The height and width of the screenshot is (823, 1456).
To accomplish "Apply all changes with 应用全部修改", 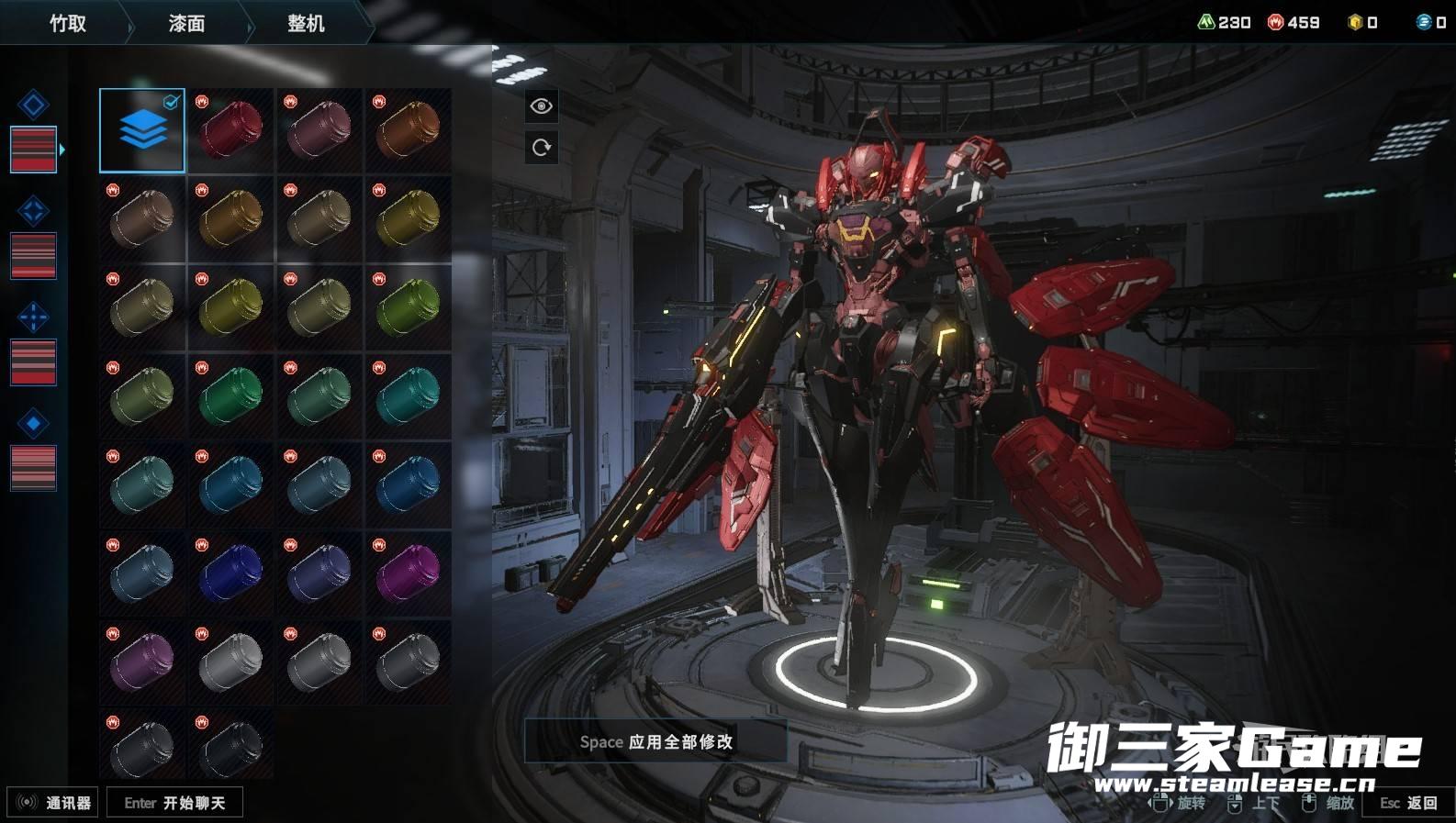I will tap(655, 741).
